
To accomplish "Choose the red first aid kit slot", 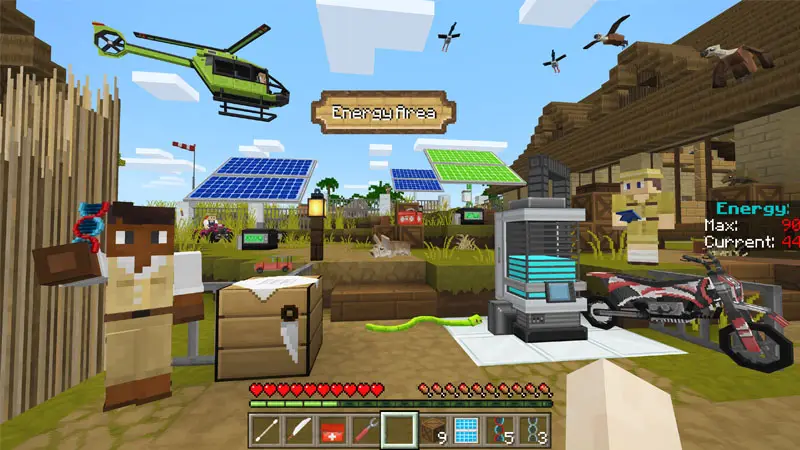I will (333, 430).
